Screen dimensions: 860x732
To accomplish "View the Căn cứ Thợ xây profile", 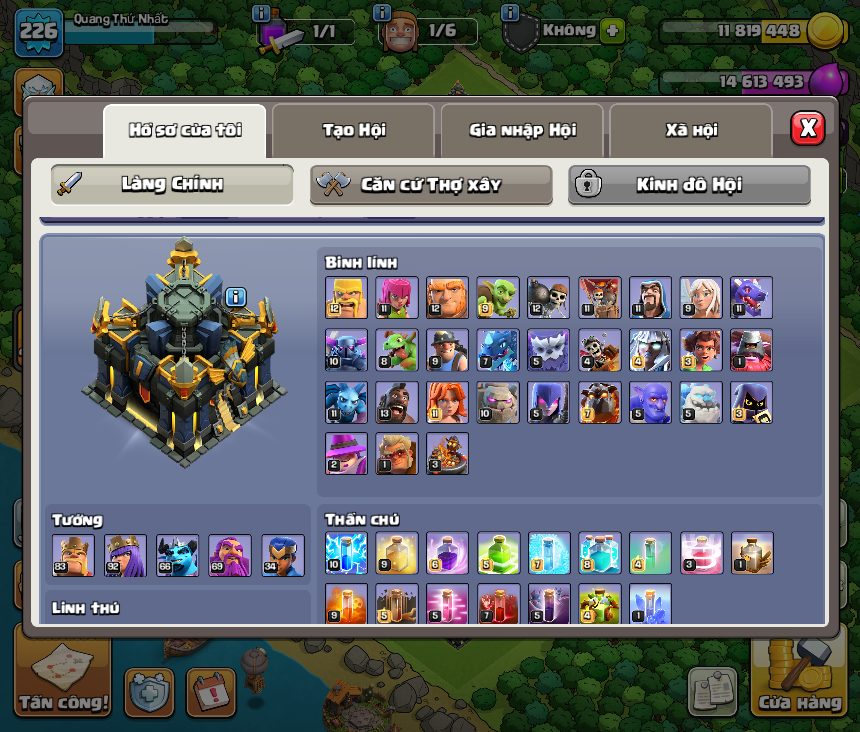I will coord(431,185).
